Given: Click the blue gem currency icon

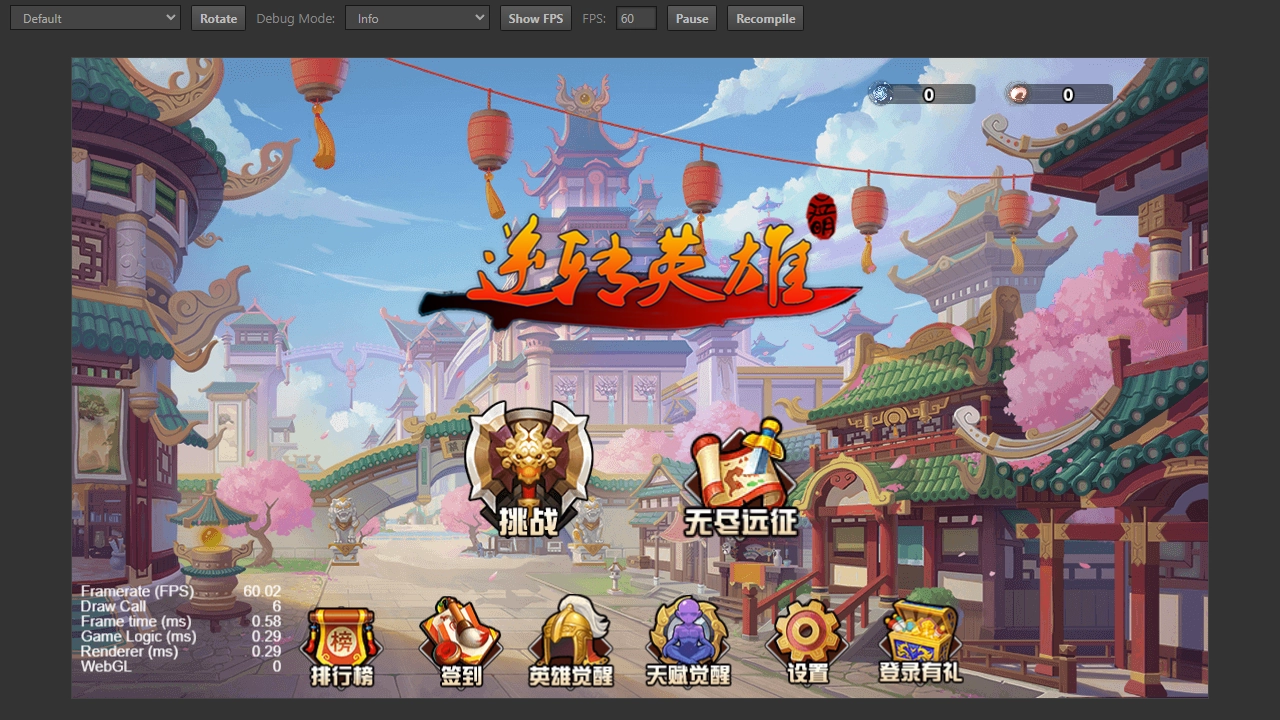Looking at the screenshot, I should point(879,93).
